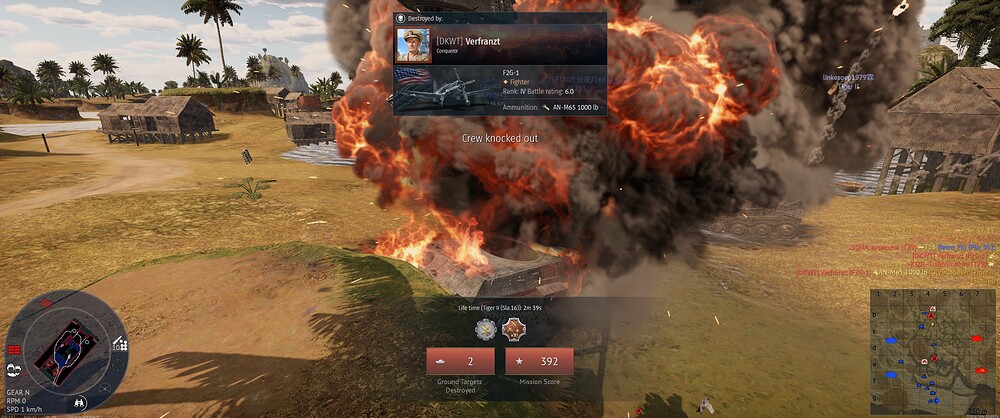The width and height of the screenshot is (1000, 418).
Task: Click Verfranzt's player avatar portrait
Action: click(x=413, y=45)
